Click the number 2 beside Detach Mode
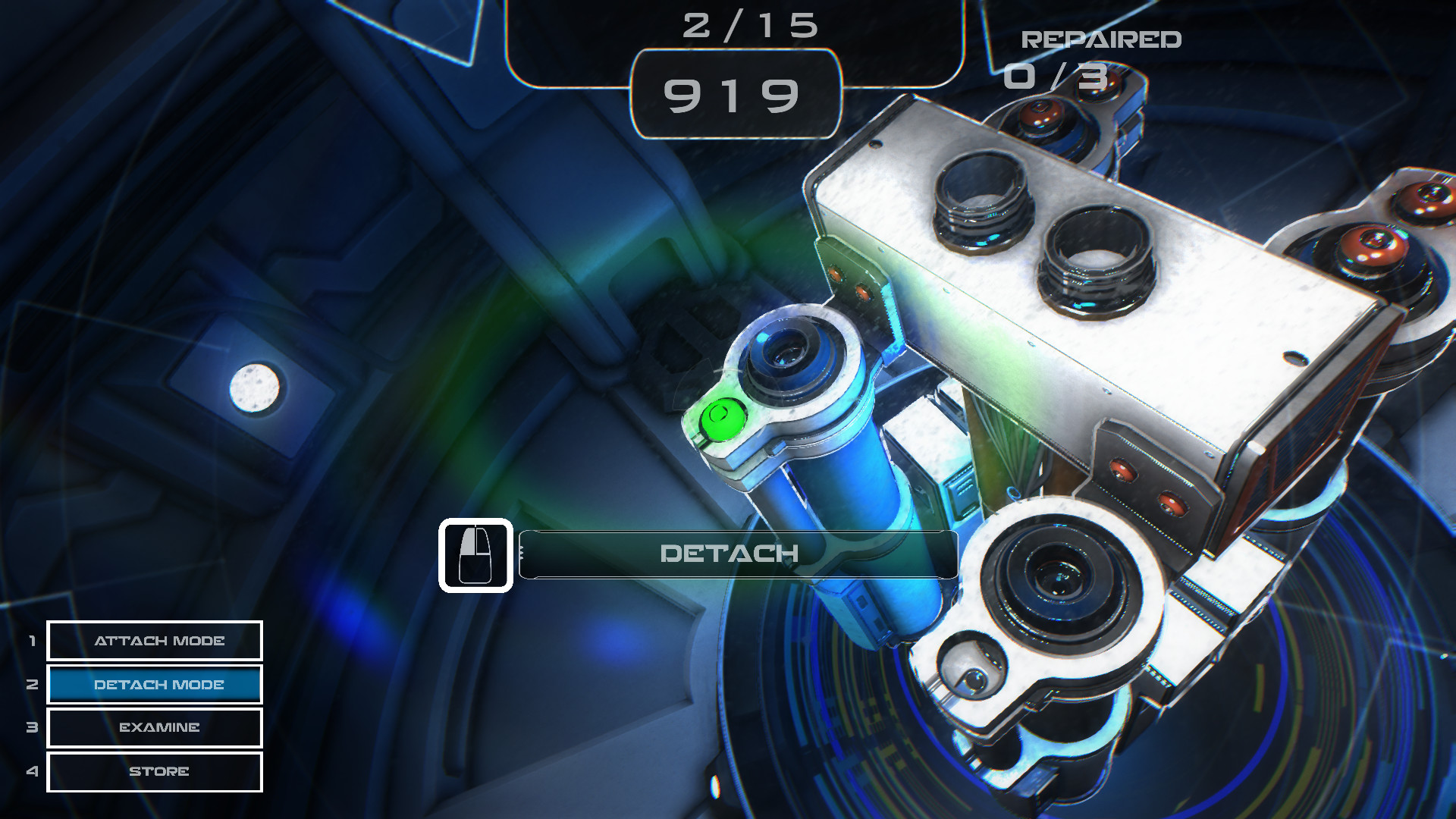This screenshot has width=1456, height=819. pyautogui.click(x=32, y=685)
